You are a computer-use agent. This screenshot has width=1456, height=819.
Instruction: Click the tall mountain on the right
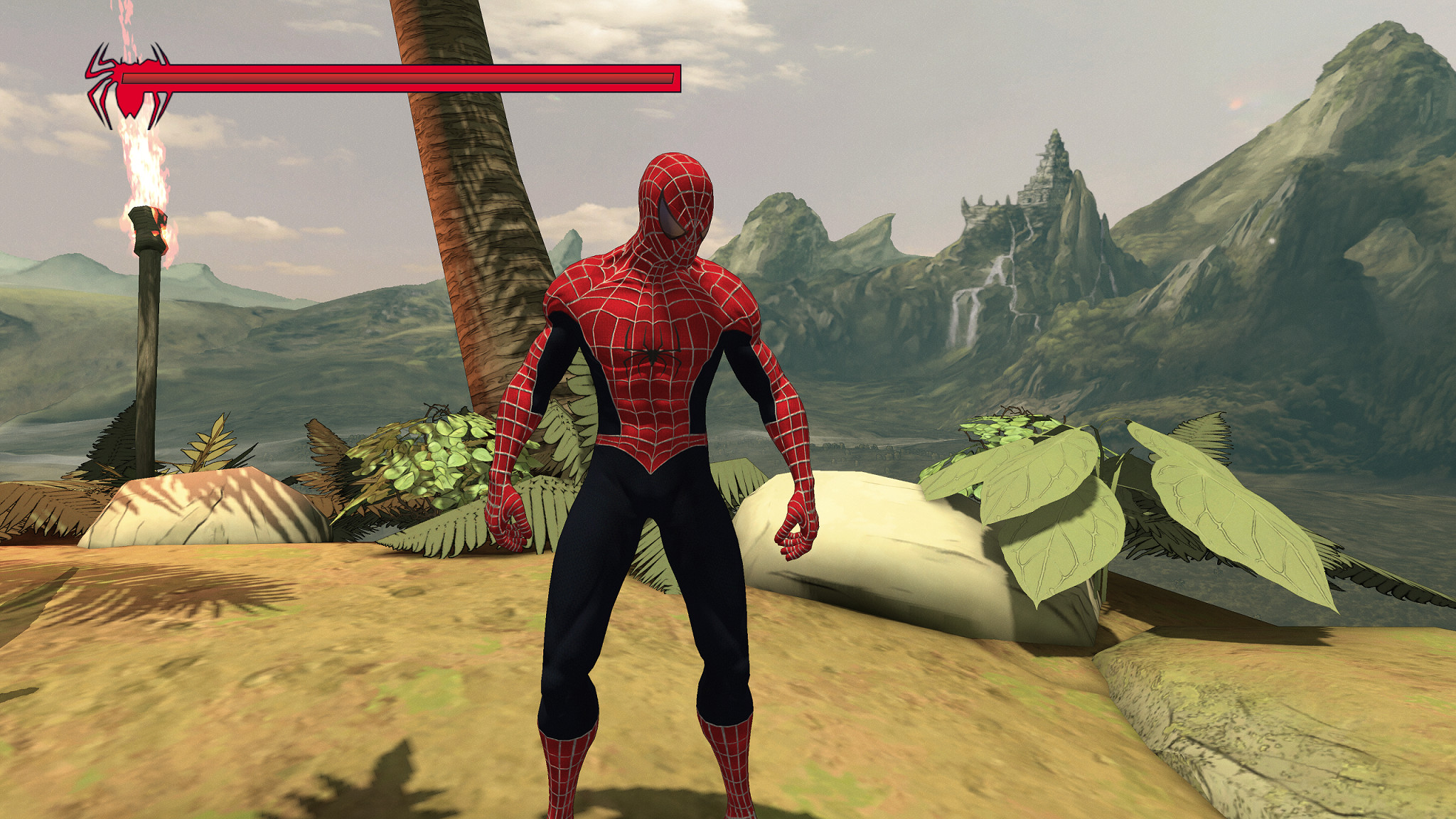click(x=1351, y=142)
